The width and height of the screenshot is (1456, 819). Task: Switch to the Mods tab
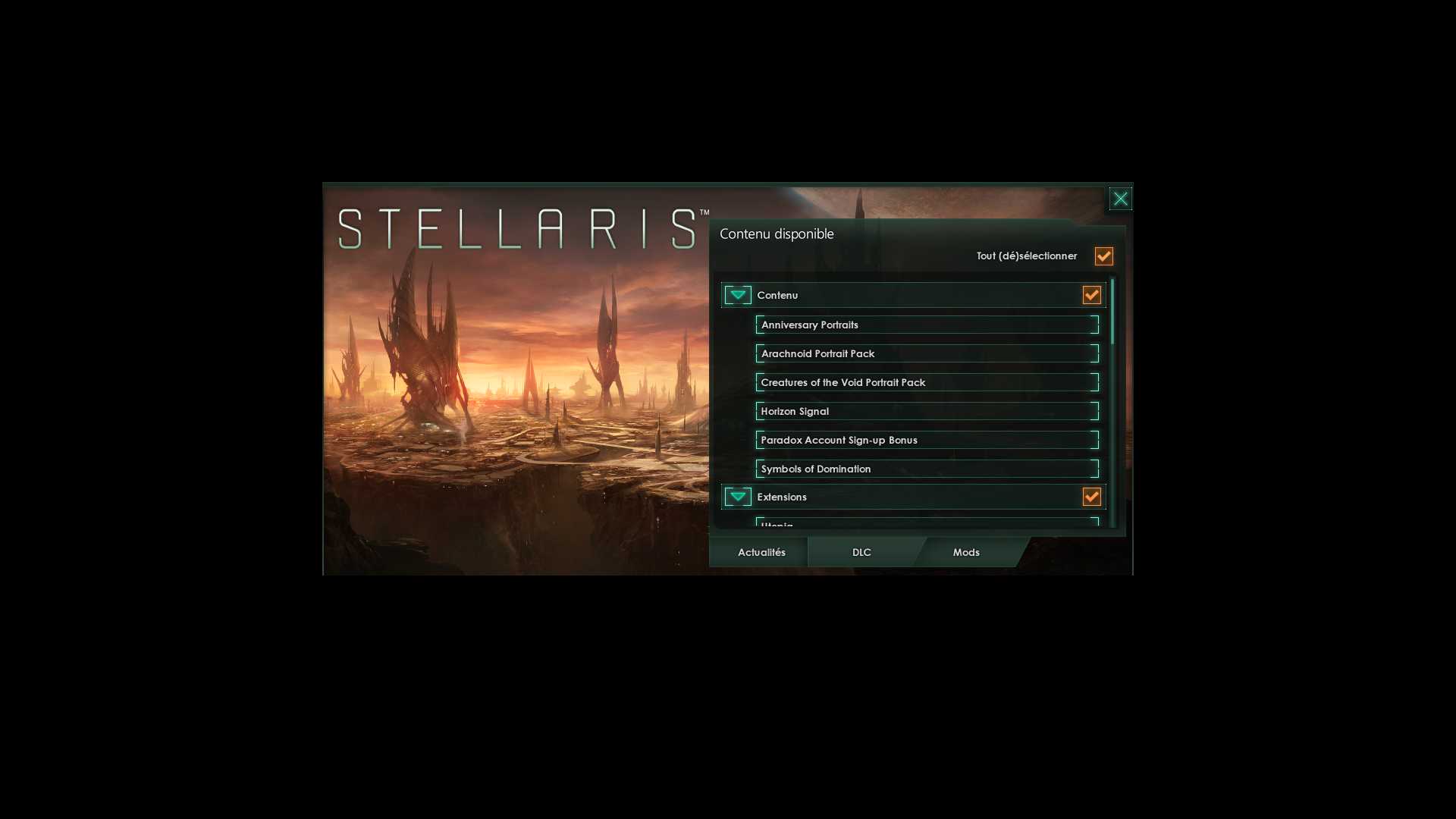[x=965, y=552]
